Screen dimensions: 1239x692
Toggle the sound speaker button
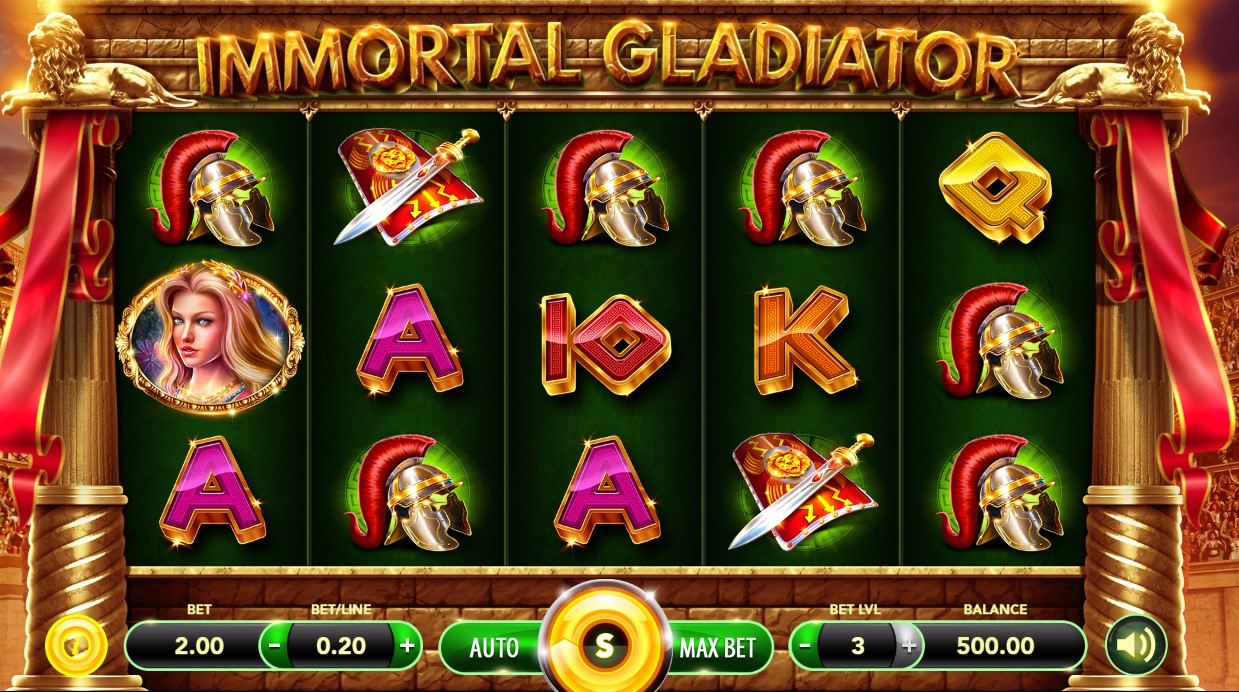[1136, 645]
